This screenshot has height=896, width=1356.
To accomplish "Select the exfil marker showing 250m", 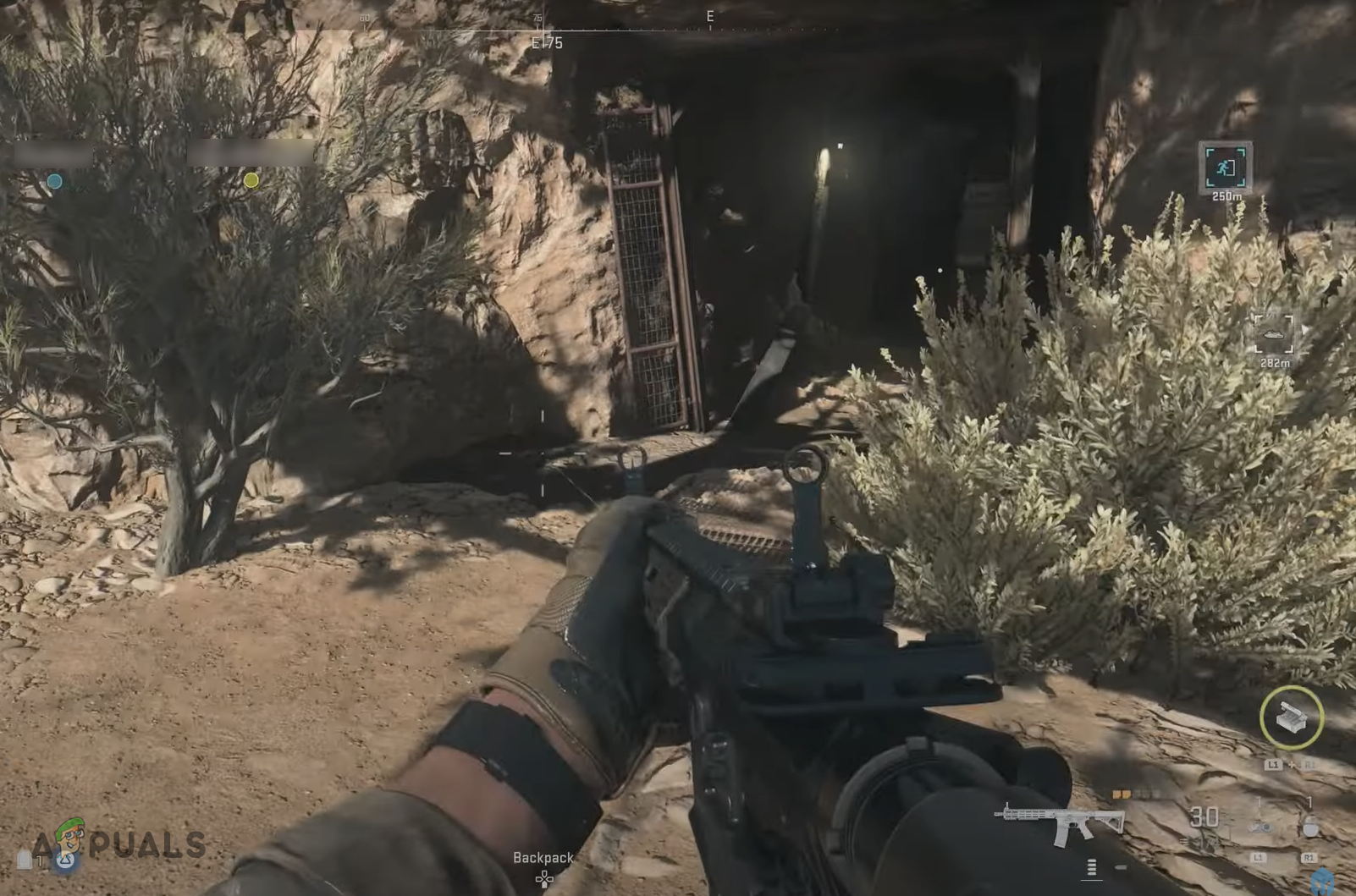I will click(1226, 169).
